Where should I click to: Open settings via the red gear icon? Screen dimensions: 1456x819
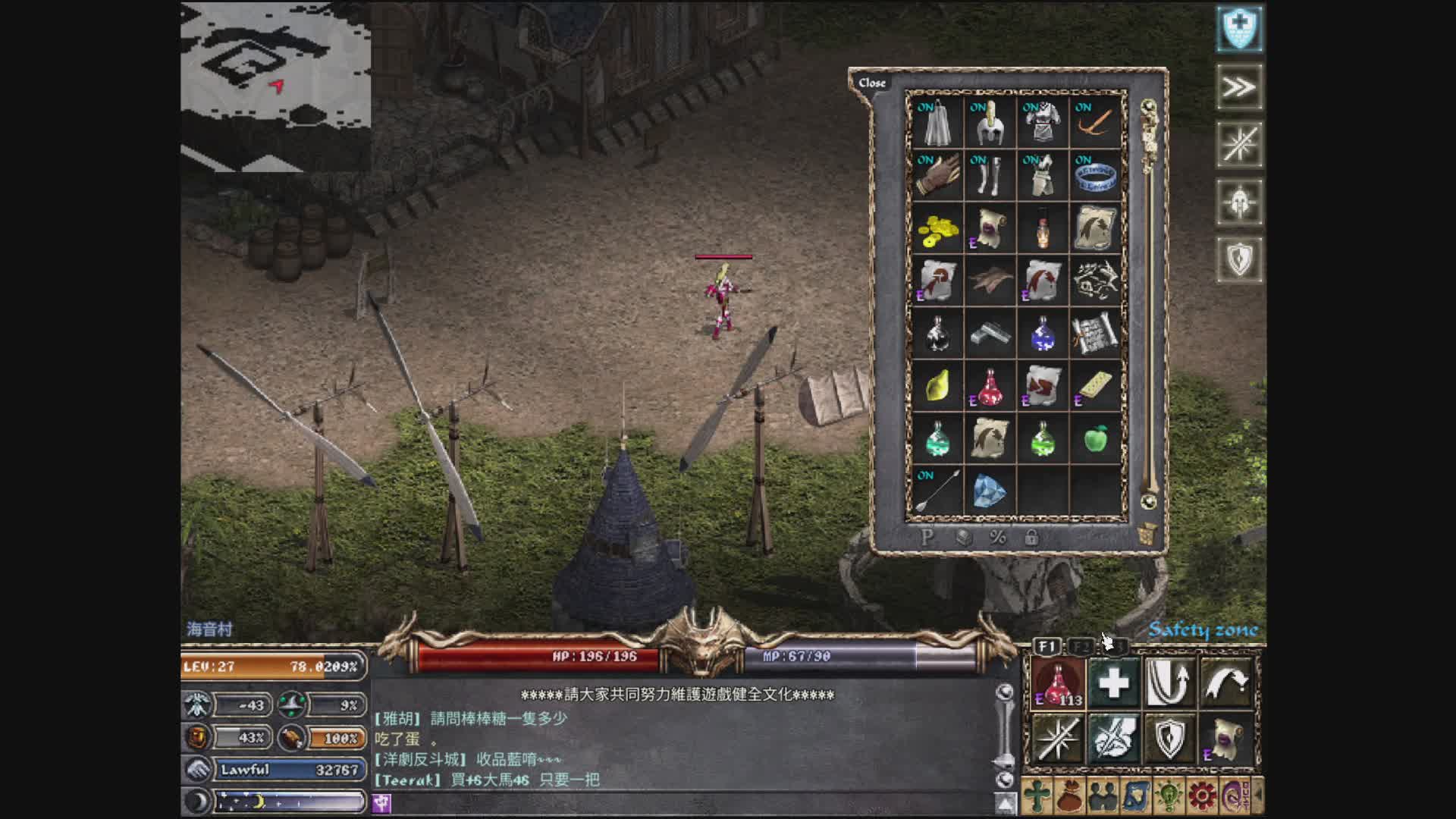coord(1202,796)
